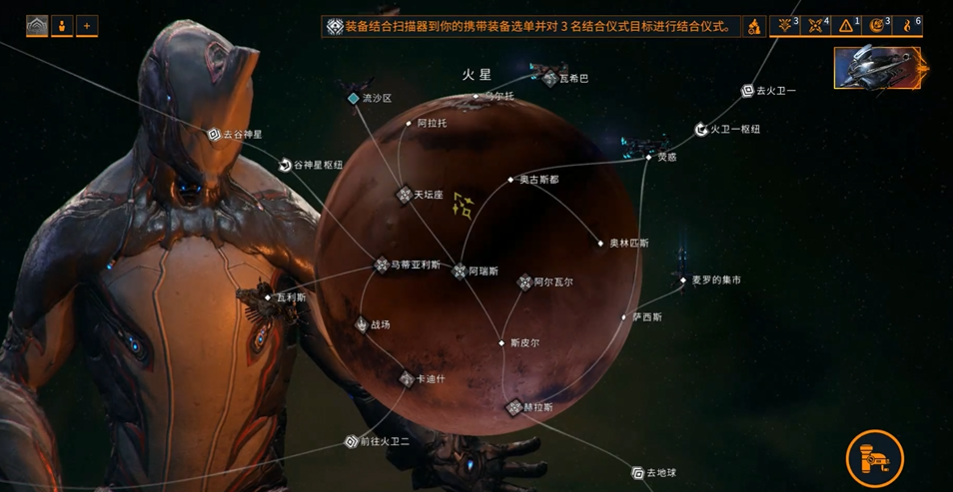Open the quest objective tracker bar
Viewport: 953px width, 492px height.
[x=531, y=26]
